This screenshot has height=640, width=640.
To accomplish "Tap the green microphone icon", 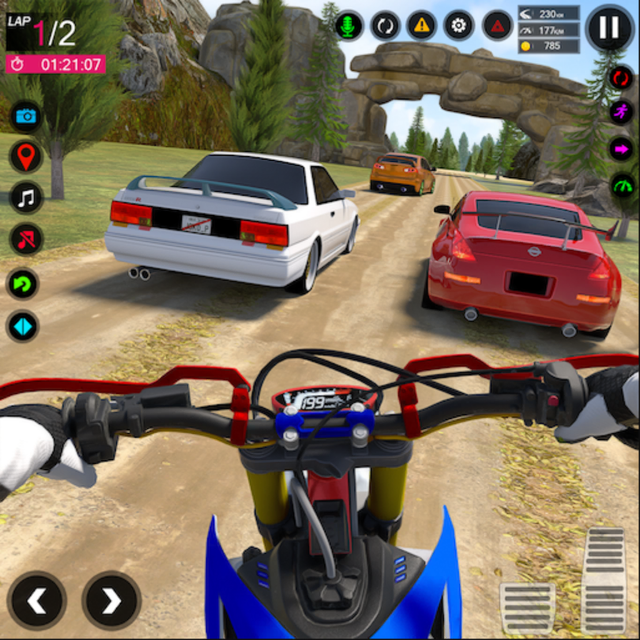I will (x=349, y=25).
